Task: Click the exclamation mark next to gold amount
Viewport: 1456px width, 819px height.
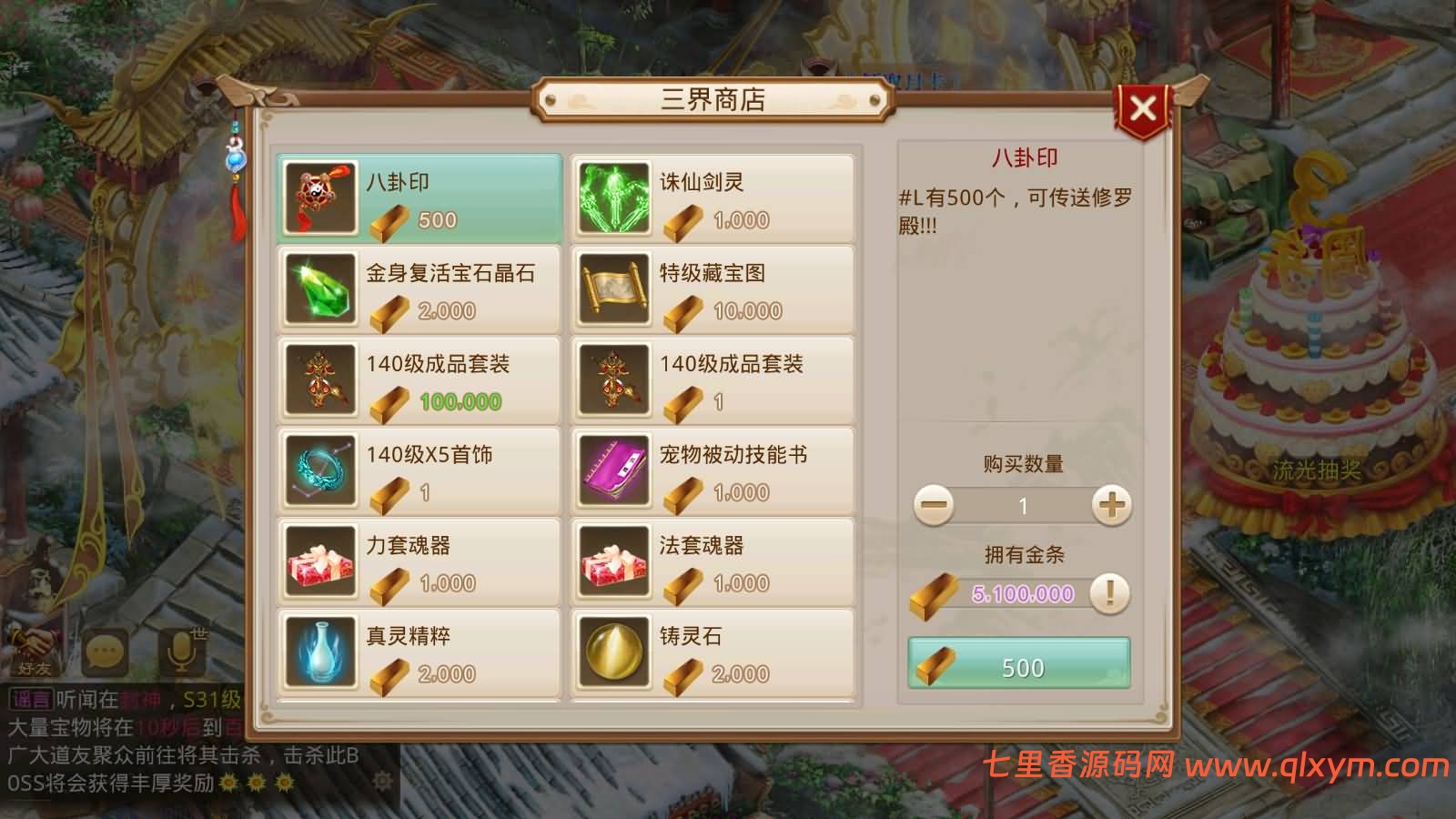Action: click(1108, 592)
